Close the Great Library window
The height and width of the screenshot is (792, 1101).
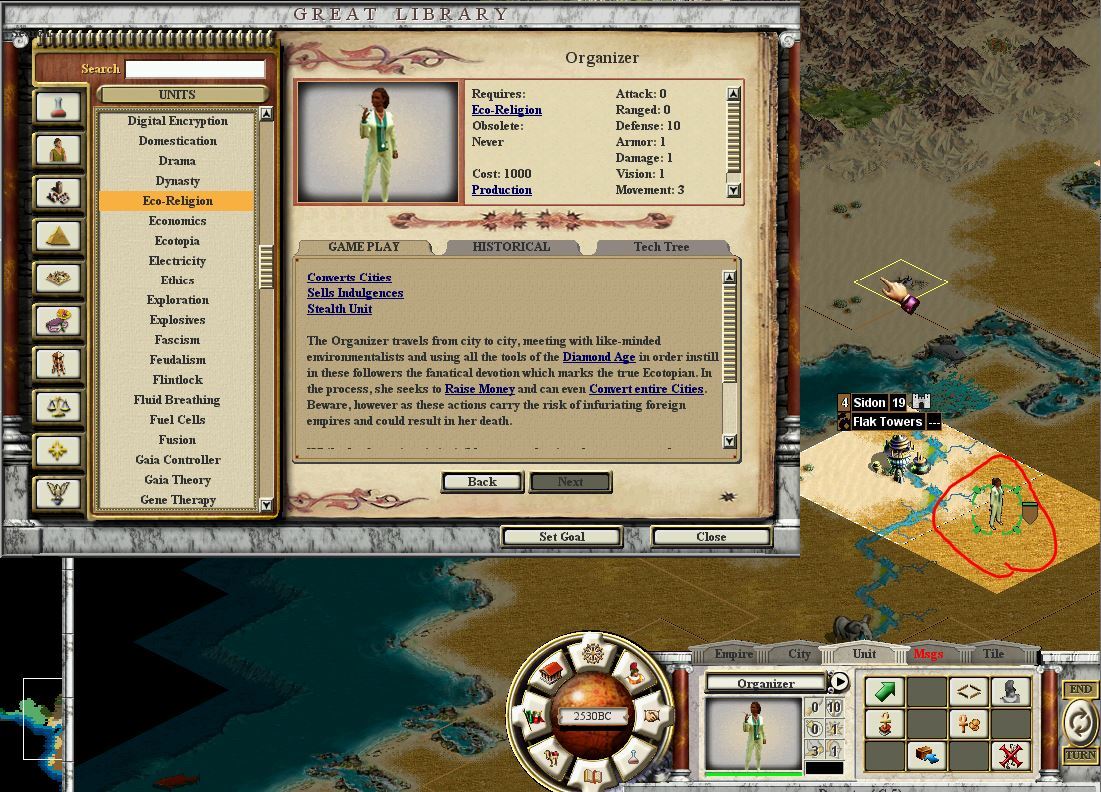pos(711,537)
